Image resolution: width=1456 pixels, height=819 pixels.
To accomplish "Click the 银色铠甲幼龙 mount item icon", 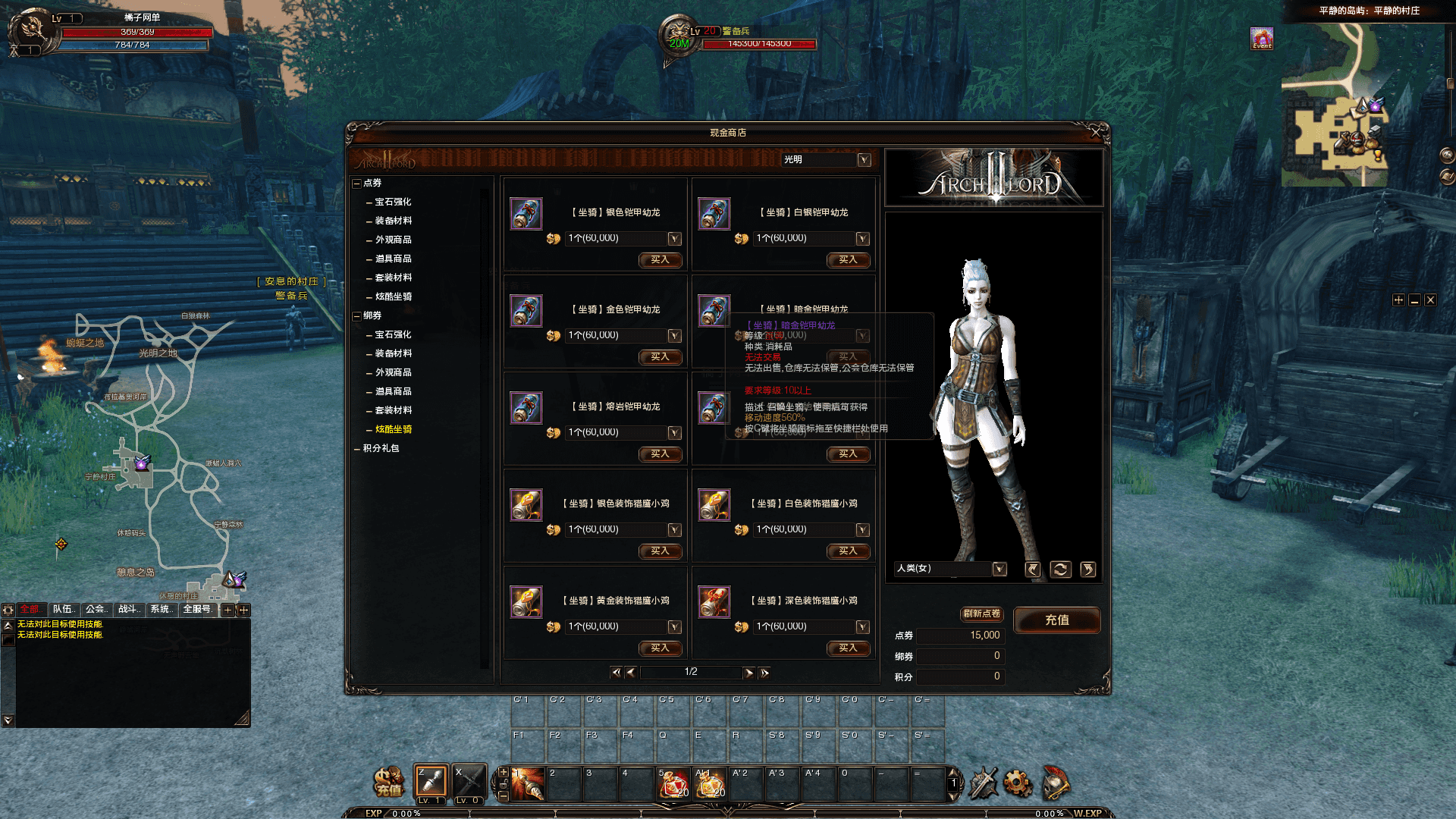I will [526, 214].
